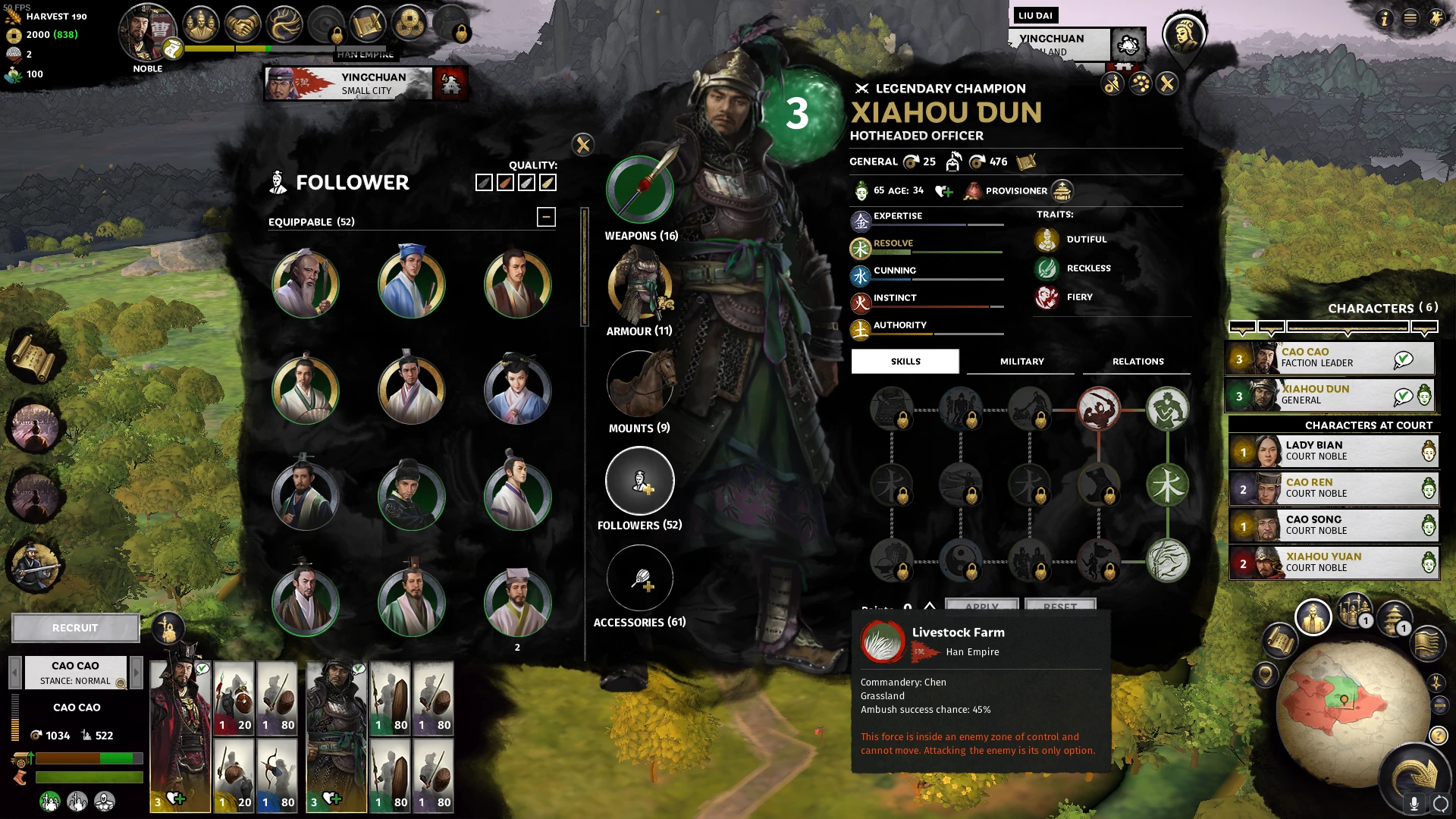1456x819 pixels.
Task: Pick Cao Song court noble entry
Action: [1333, 526]
